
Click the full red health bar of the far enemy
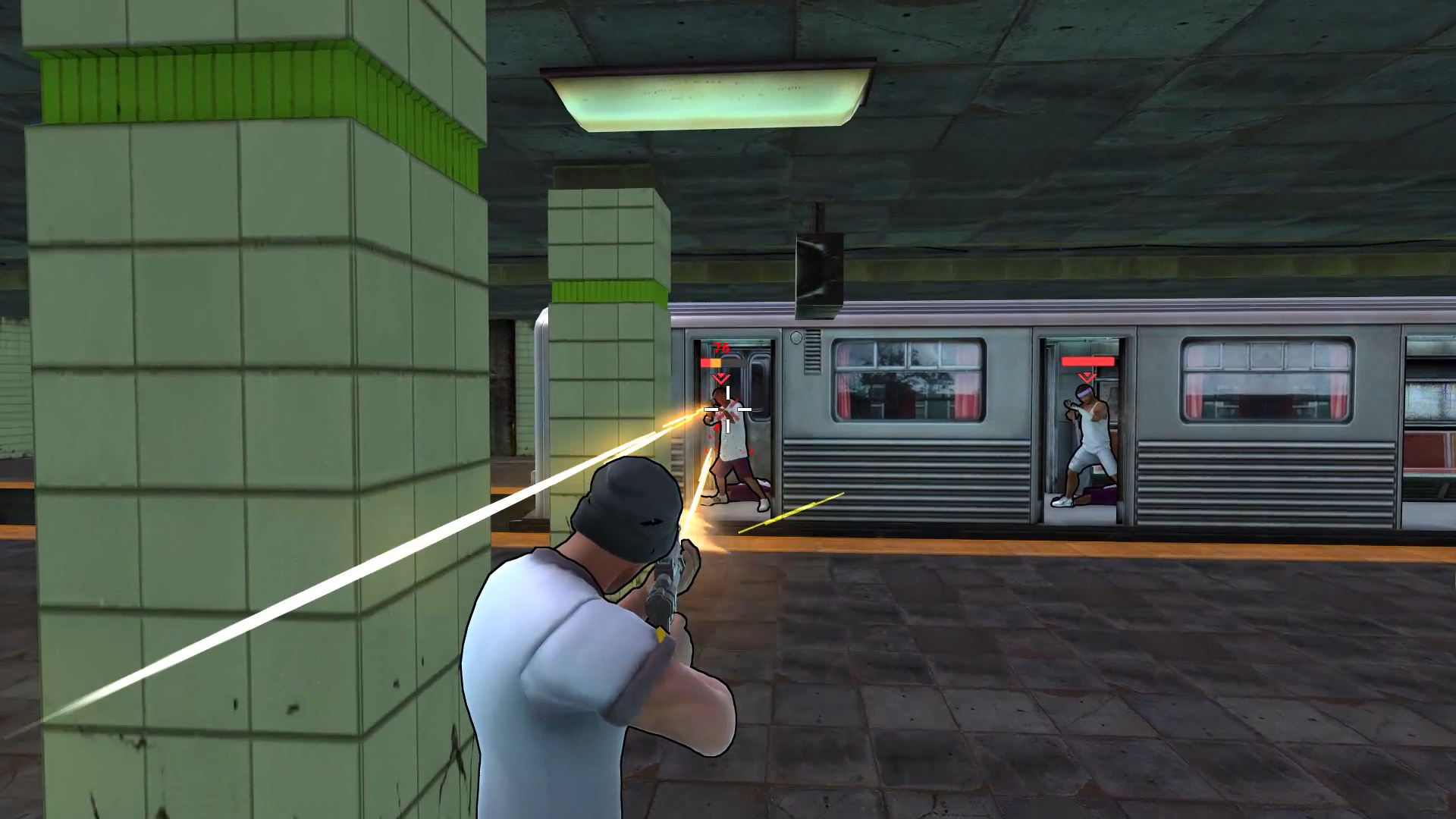pos(1087,362)
